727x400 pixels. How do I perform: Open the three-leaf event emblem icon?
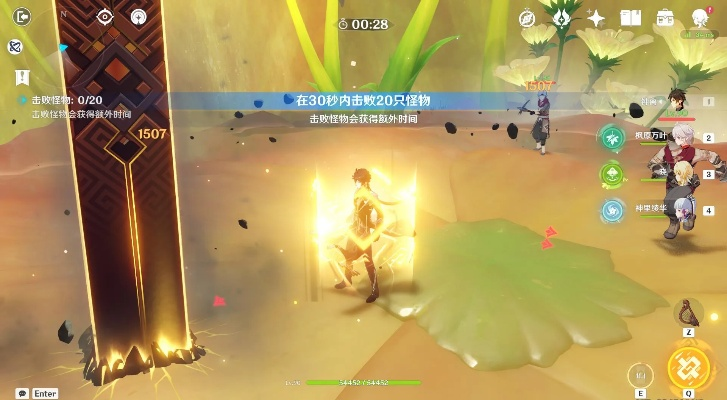click(562, 18)
